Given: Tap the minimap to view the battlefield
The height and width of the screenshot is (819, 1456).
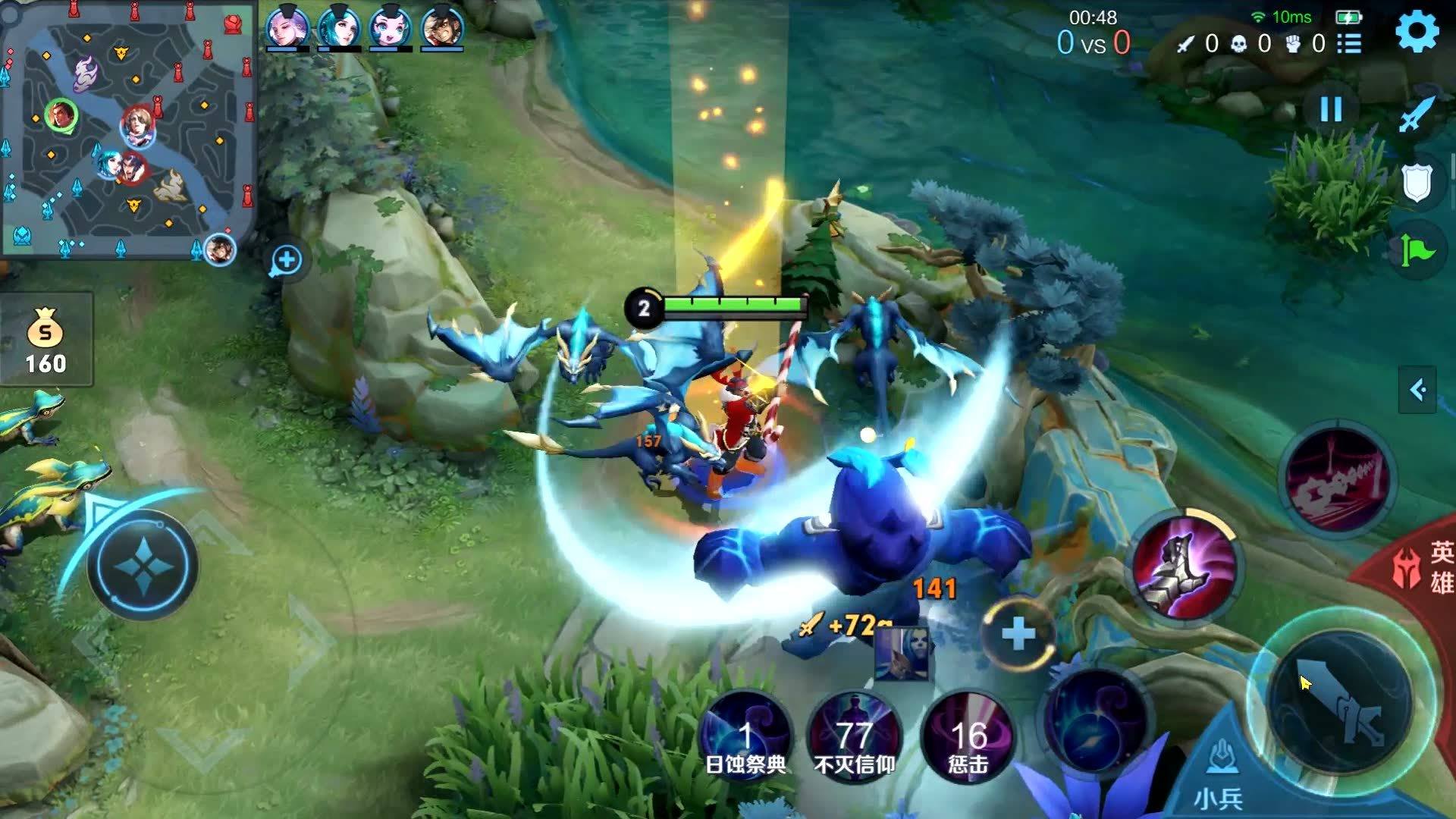Looking at the screenshot, I should click(129, 130).
